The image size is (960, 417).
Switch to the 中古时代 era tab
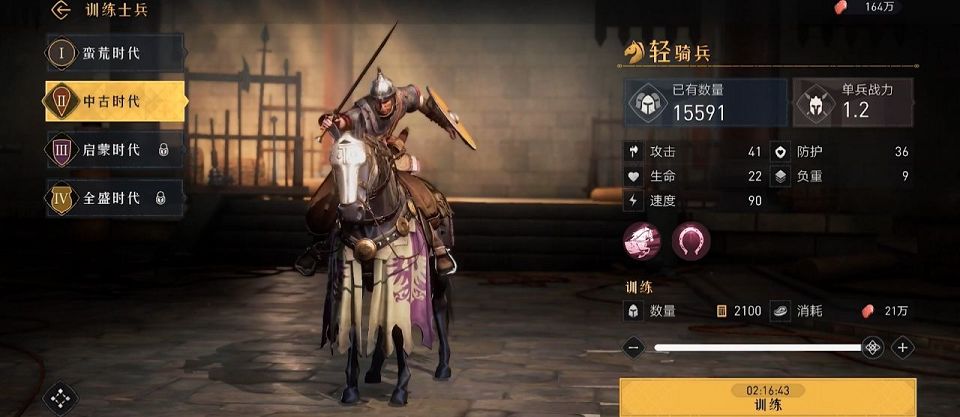point(114,101)
